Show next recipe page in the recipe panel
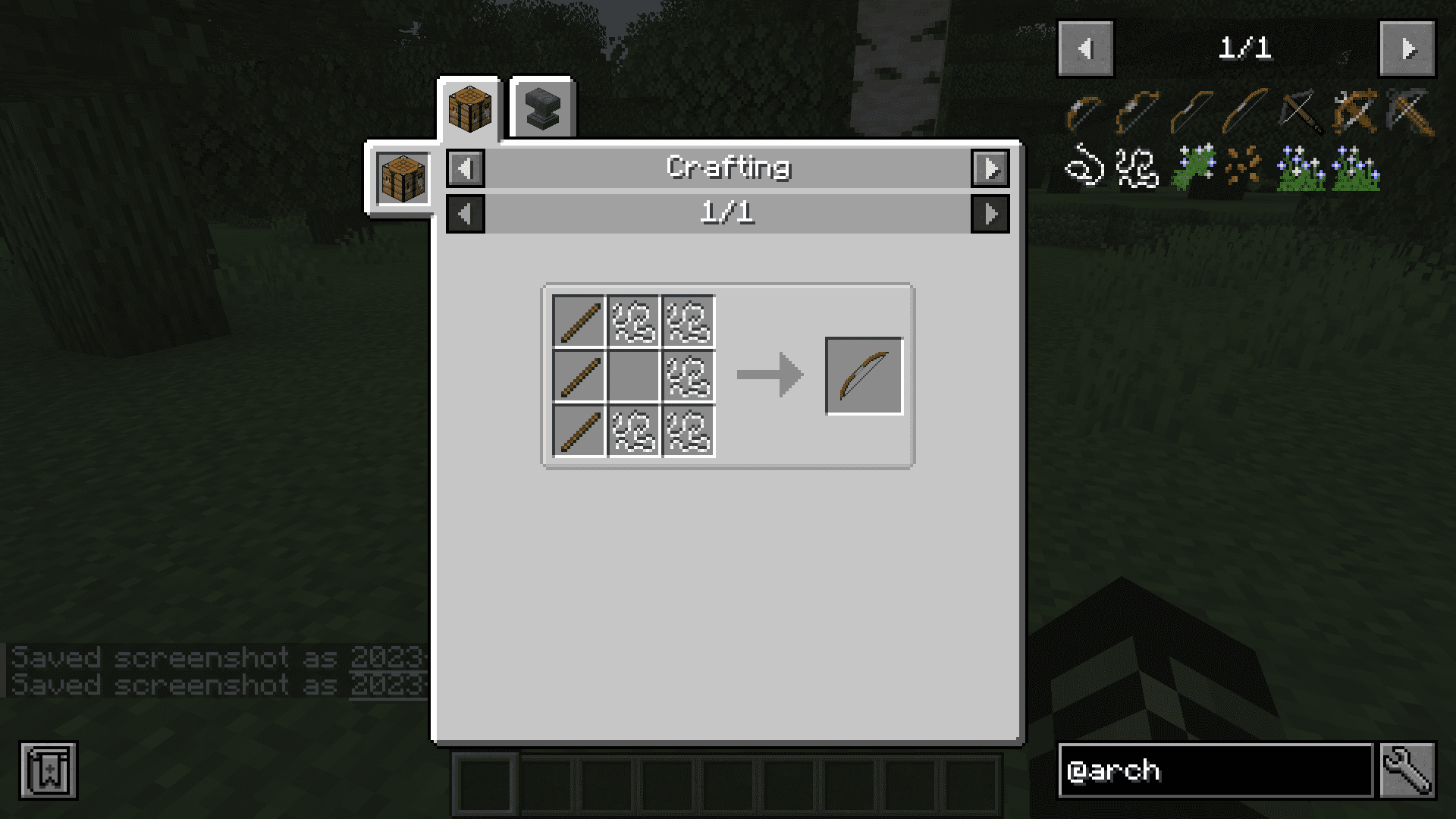Screen dimensions: 1456x819 pos(990,214)
